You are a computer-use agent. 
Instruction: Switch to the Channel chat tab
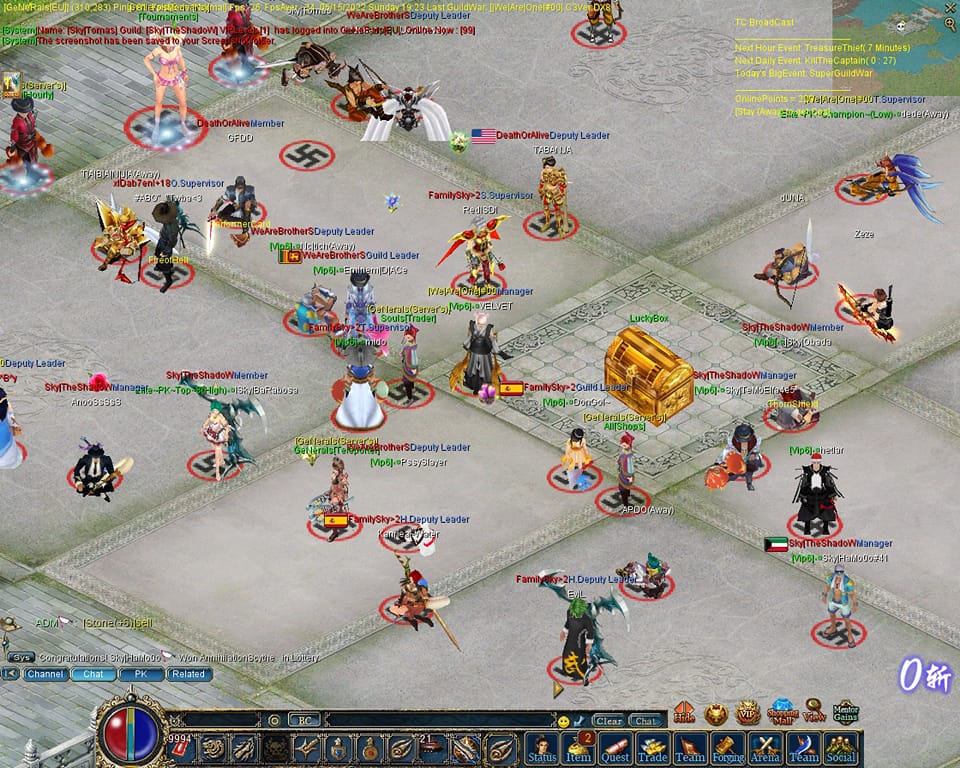pos(46,674)
